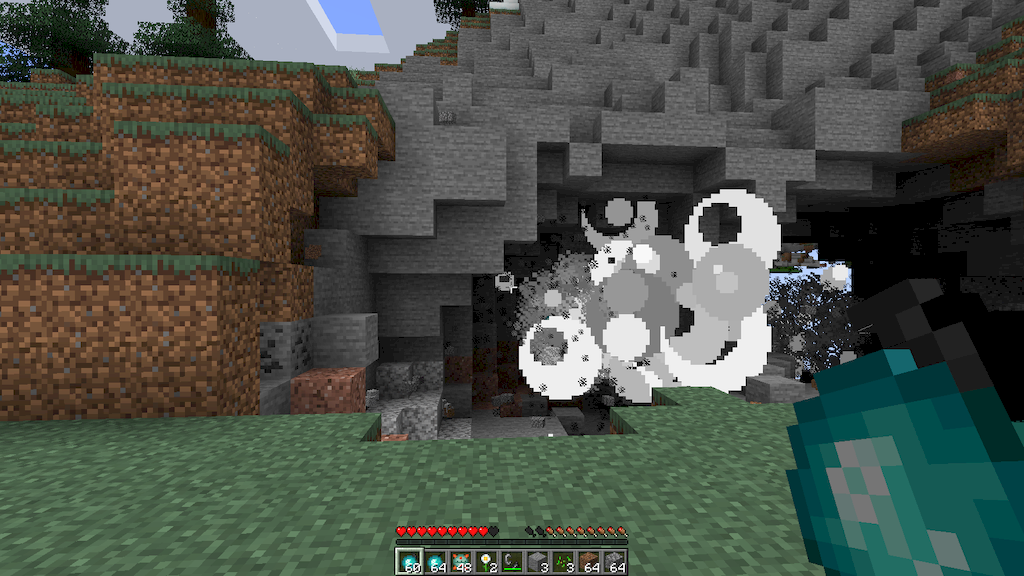The width and height of the screenshot is (1024, 576).
Task: Select the cyan bomb stack of 64
Action: point(436,562)
